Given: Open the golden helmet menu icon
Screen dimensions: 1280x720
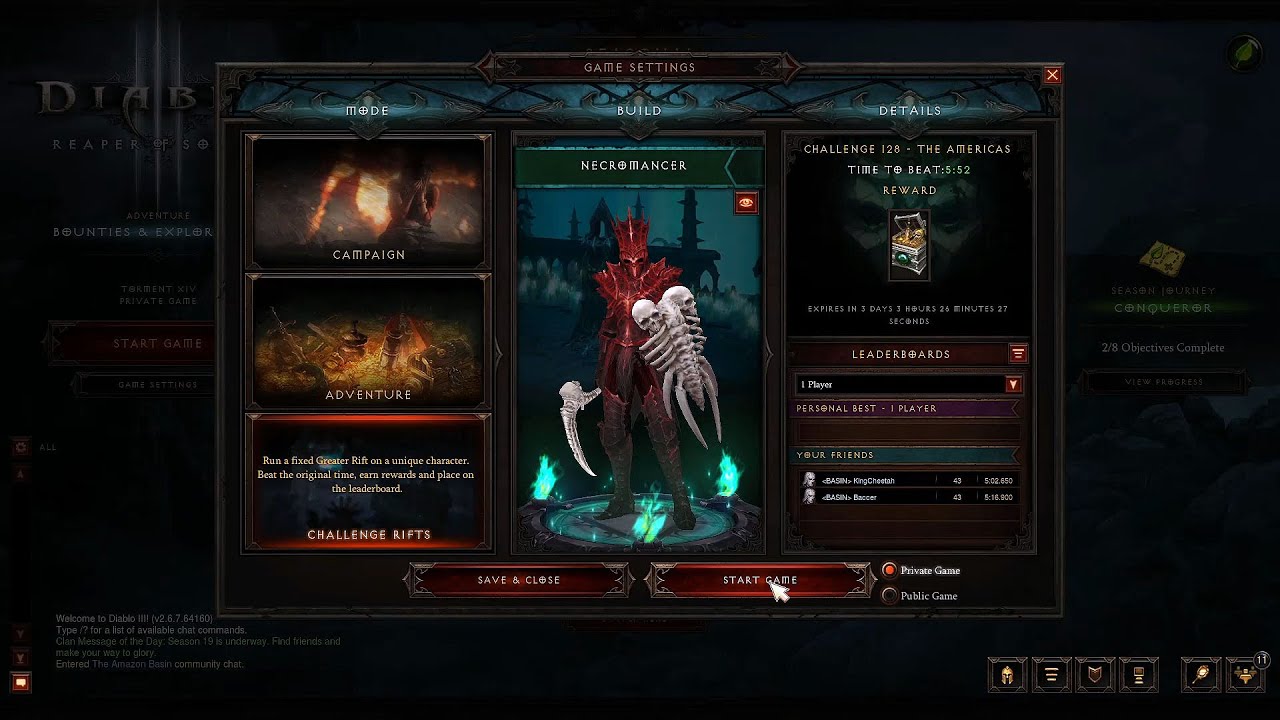Looking at the screenshot, I should point(1008,674).
